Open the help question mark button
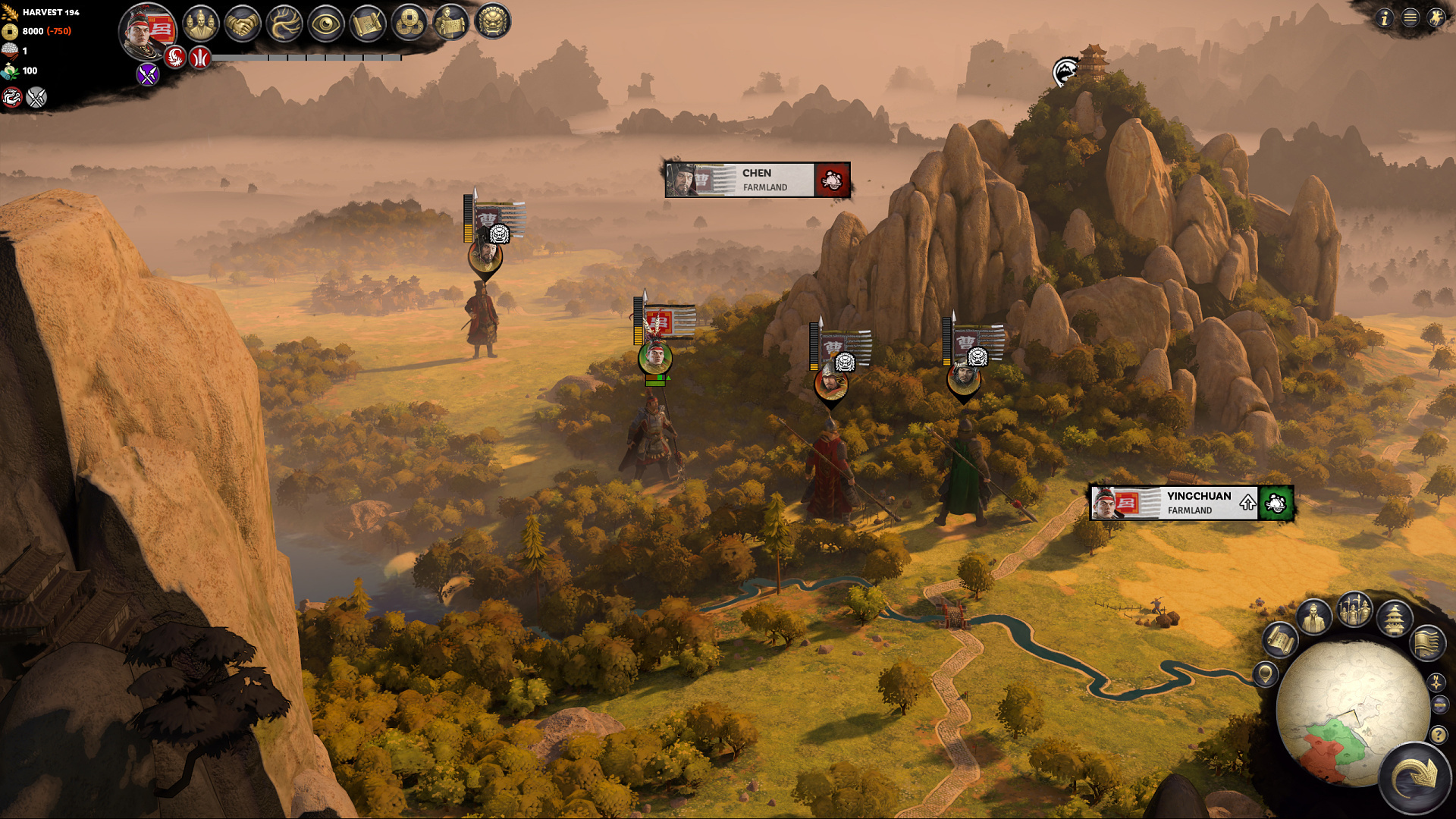The height and width of the screenshot is (819, 1456). [x=1438, y=734]
